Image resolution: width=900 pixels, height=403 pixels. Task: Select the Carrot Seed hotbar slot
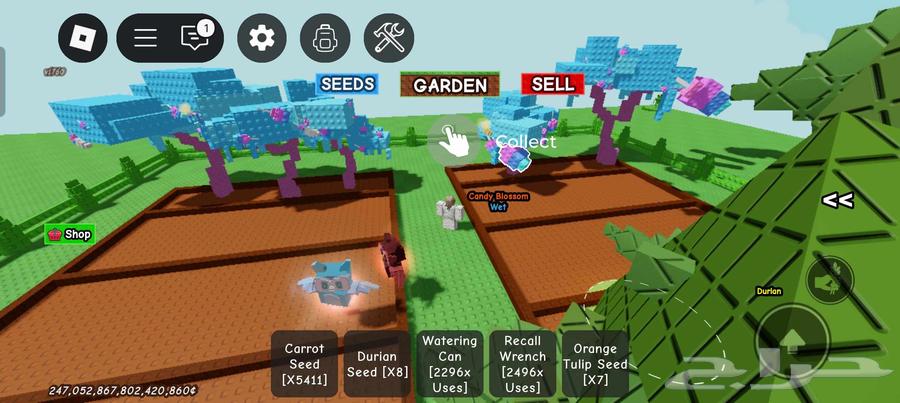click(x=304, y=364)
